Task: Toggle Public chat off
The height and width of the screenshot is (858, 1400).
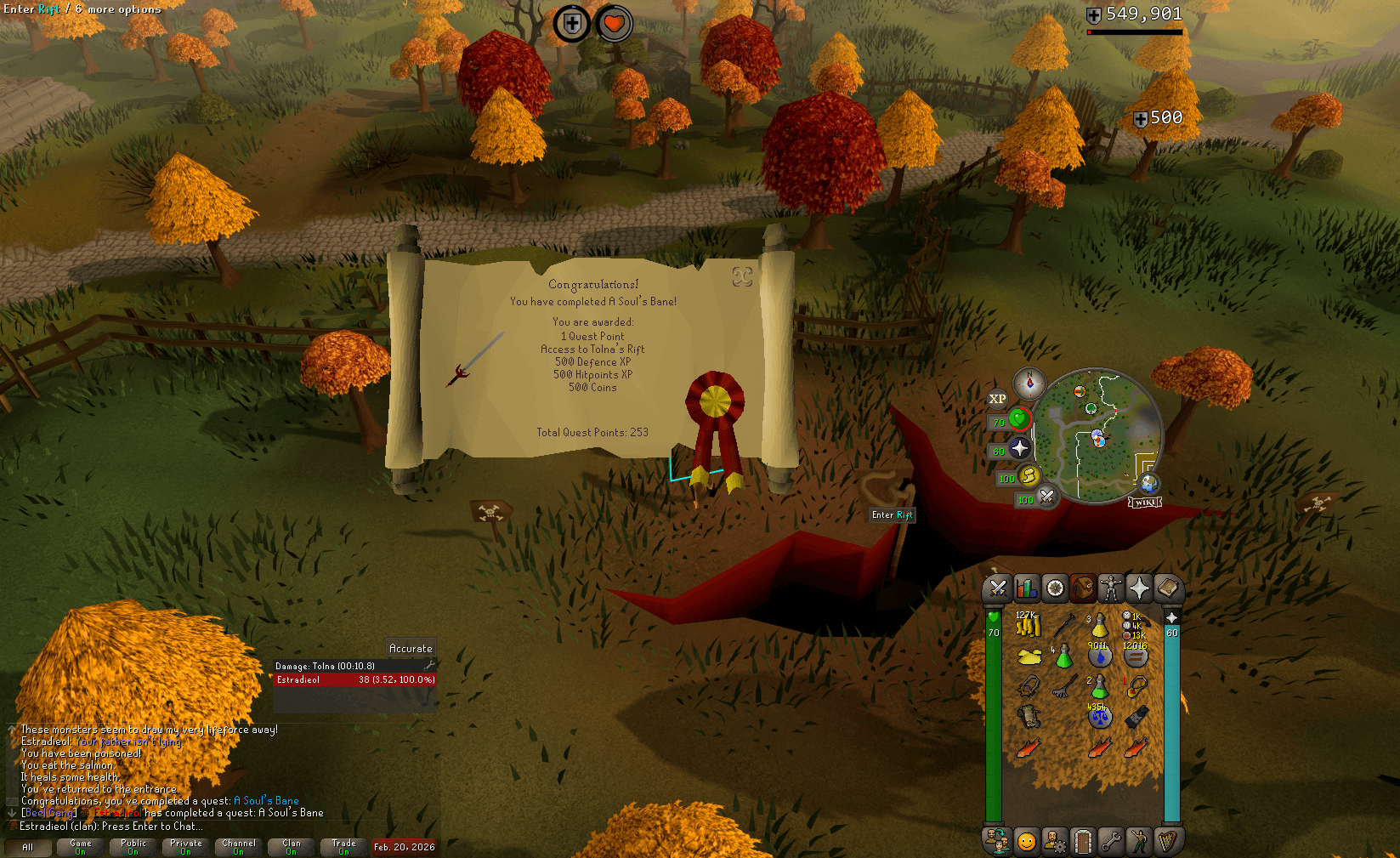Action: [x=133, y=845]
